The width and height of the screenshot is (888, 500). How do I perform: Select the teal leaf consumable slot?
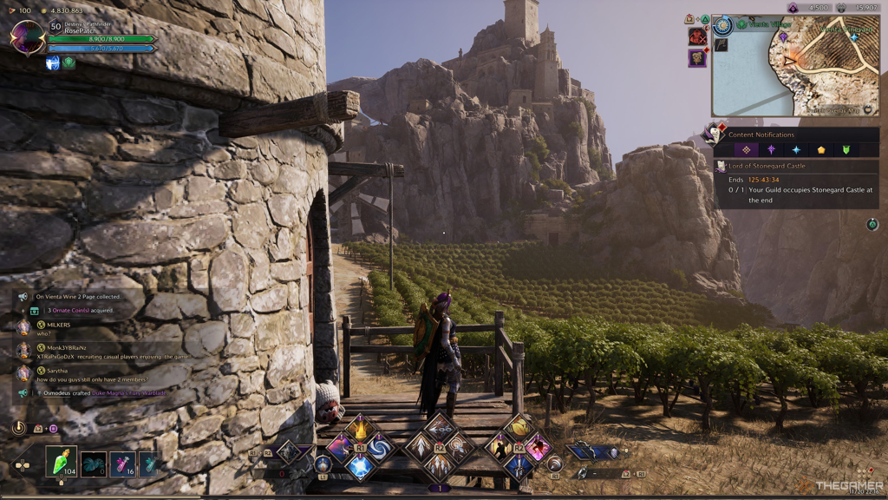coord(148,463)
